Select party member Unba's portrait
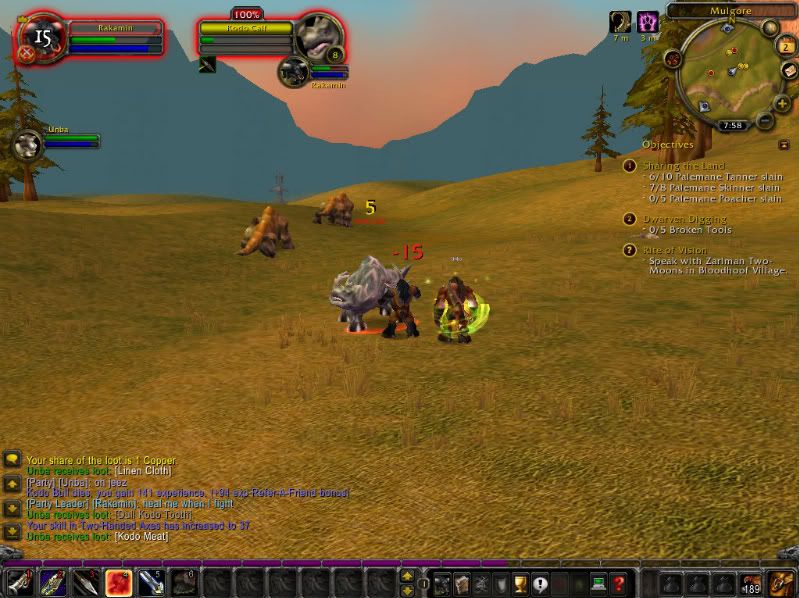This screenshot has width=799, height=598. tap(27, 144)
